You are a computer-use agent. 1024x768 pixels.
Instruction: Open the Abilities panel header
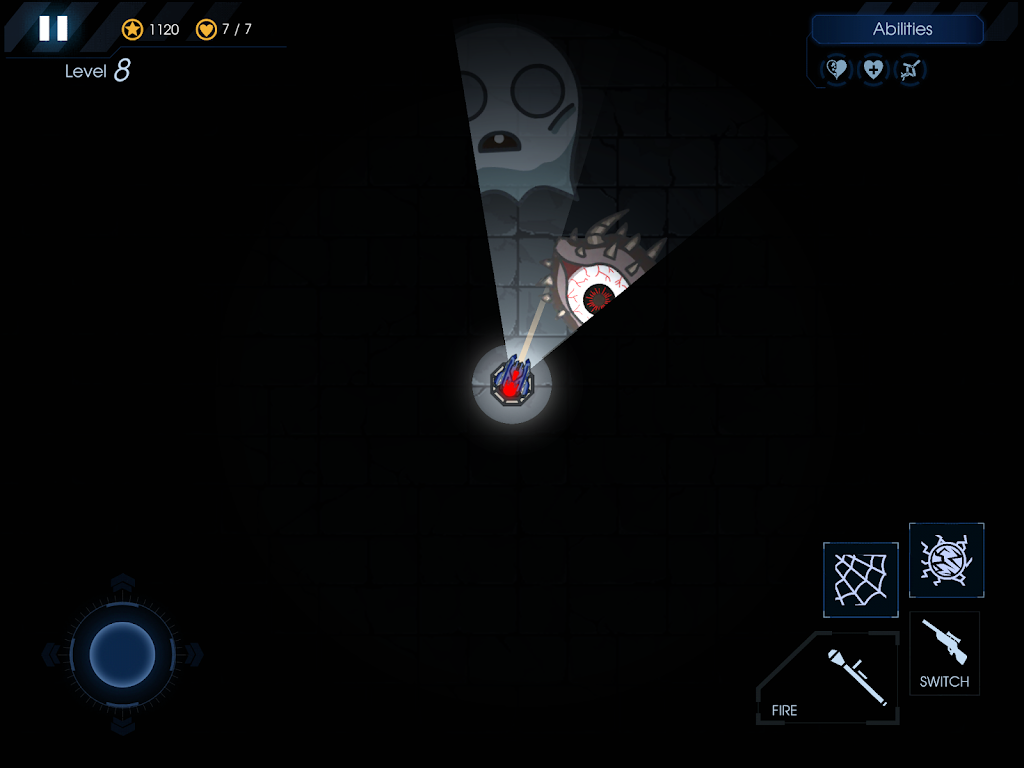pos(898,30)
